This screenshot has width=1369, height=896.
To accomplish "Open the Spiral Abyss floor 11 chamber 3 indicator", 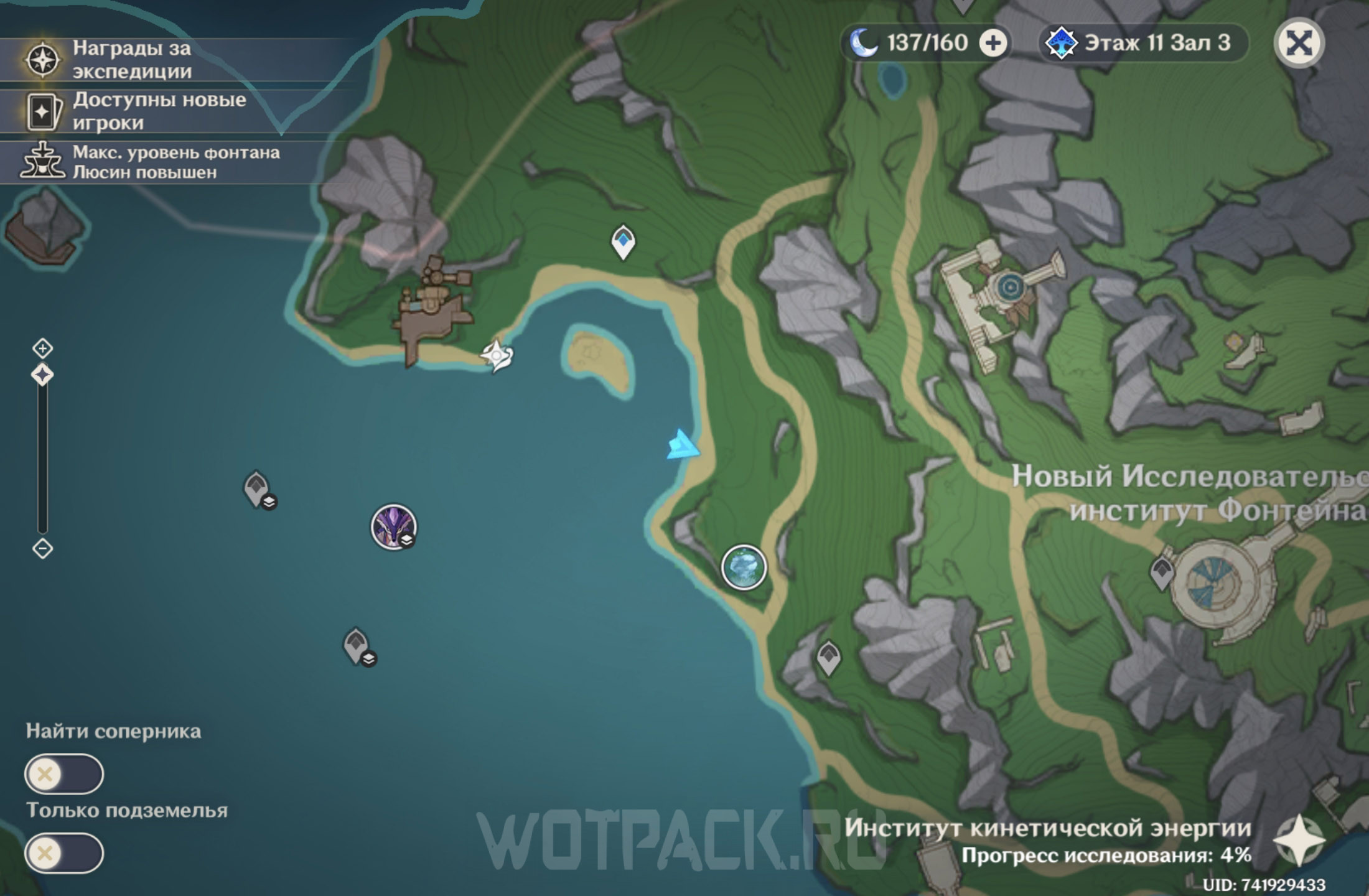I will tap(1144, 43).
